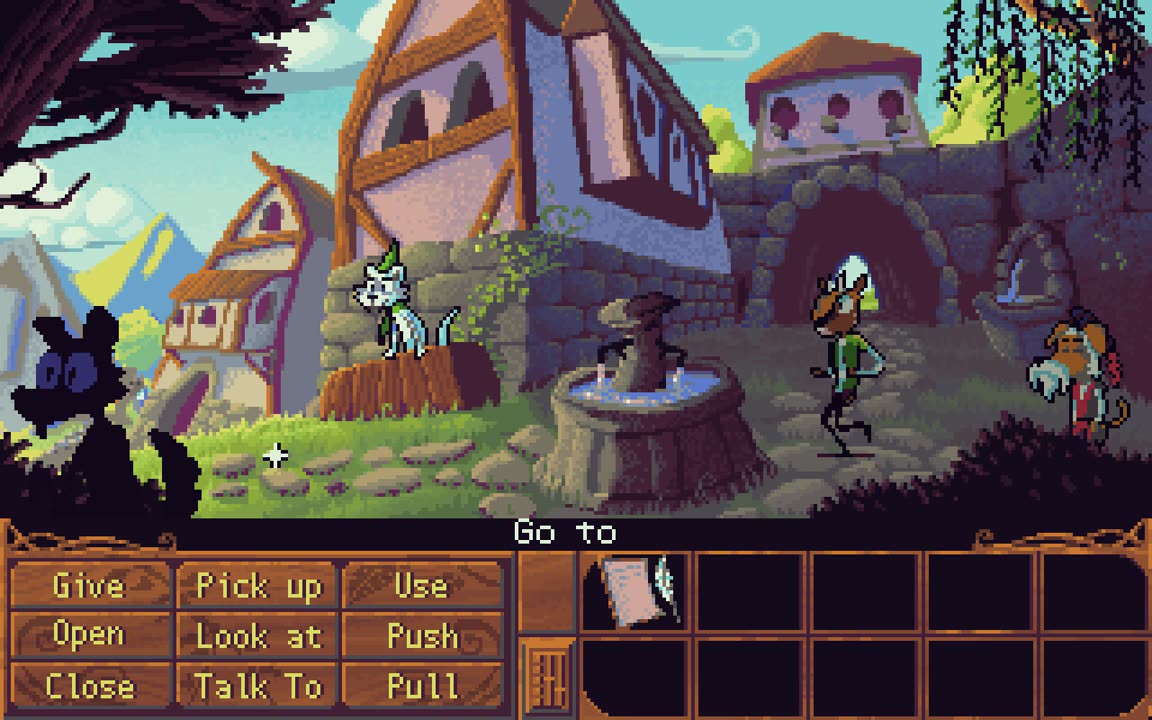This screenshot has width=1152, height=720.
Task: Select the Open verb
Action: 89,636
